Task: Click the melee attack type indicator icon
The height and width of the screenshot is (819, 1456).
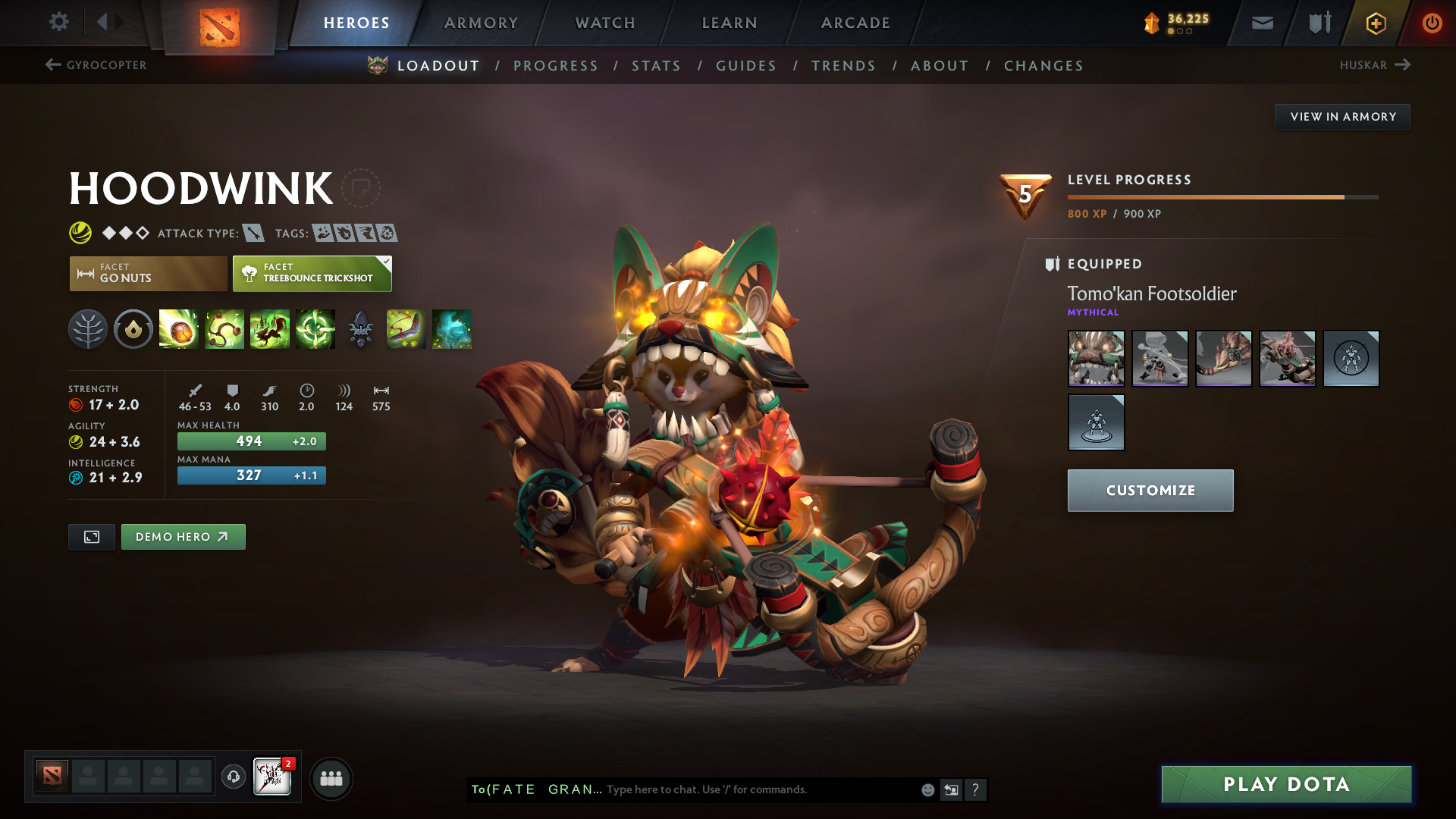Action: click(x=250, y=233)
